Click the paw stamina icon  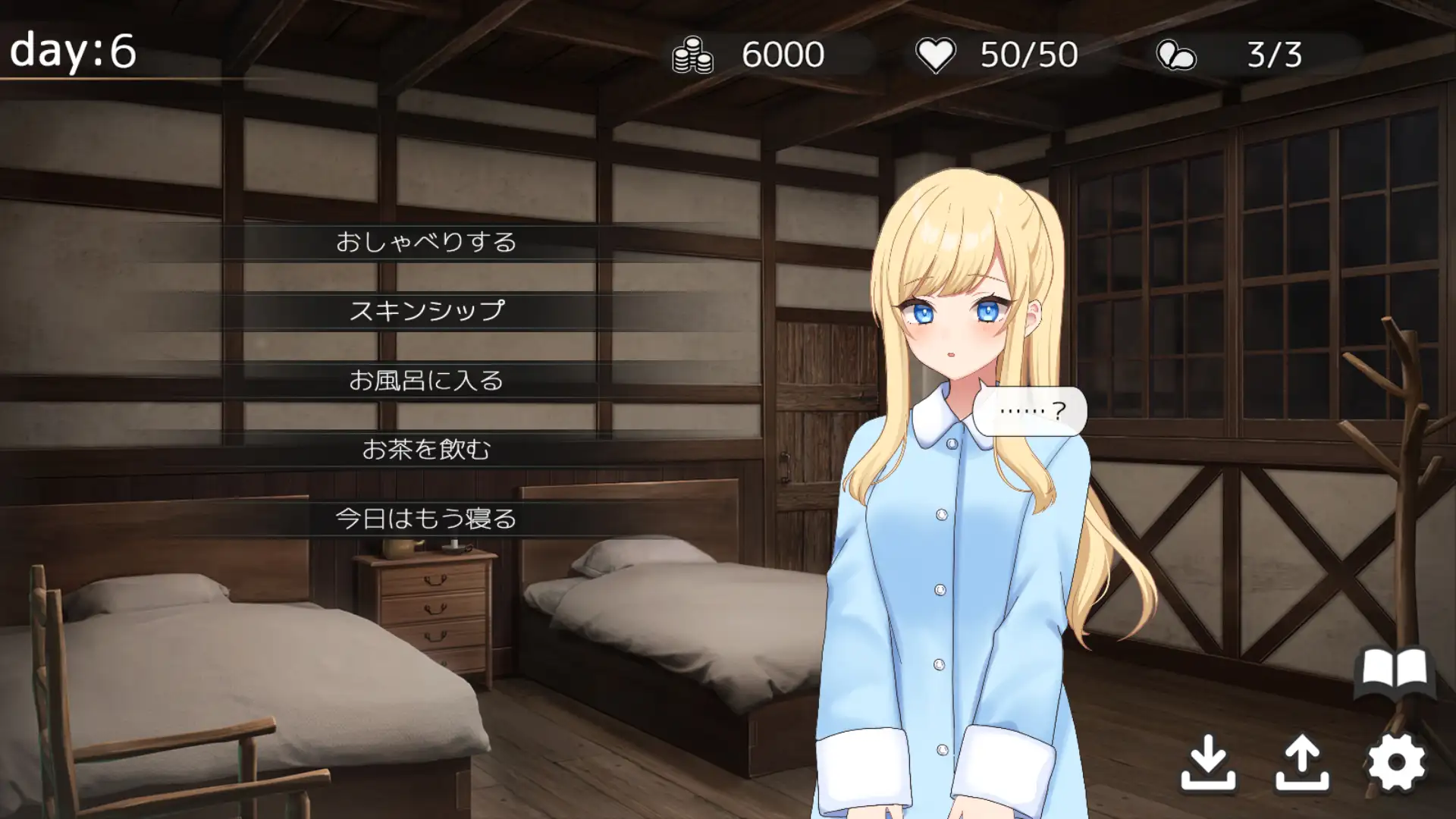pyautogui.click(x=1176, y=53)
